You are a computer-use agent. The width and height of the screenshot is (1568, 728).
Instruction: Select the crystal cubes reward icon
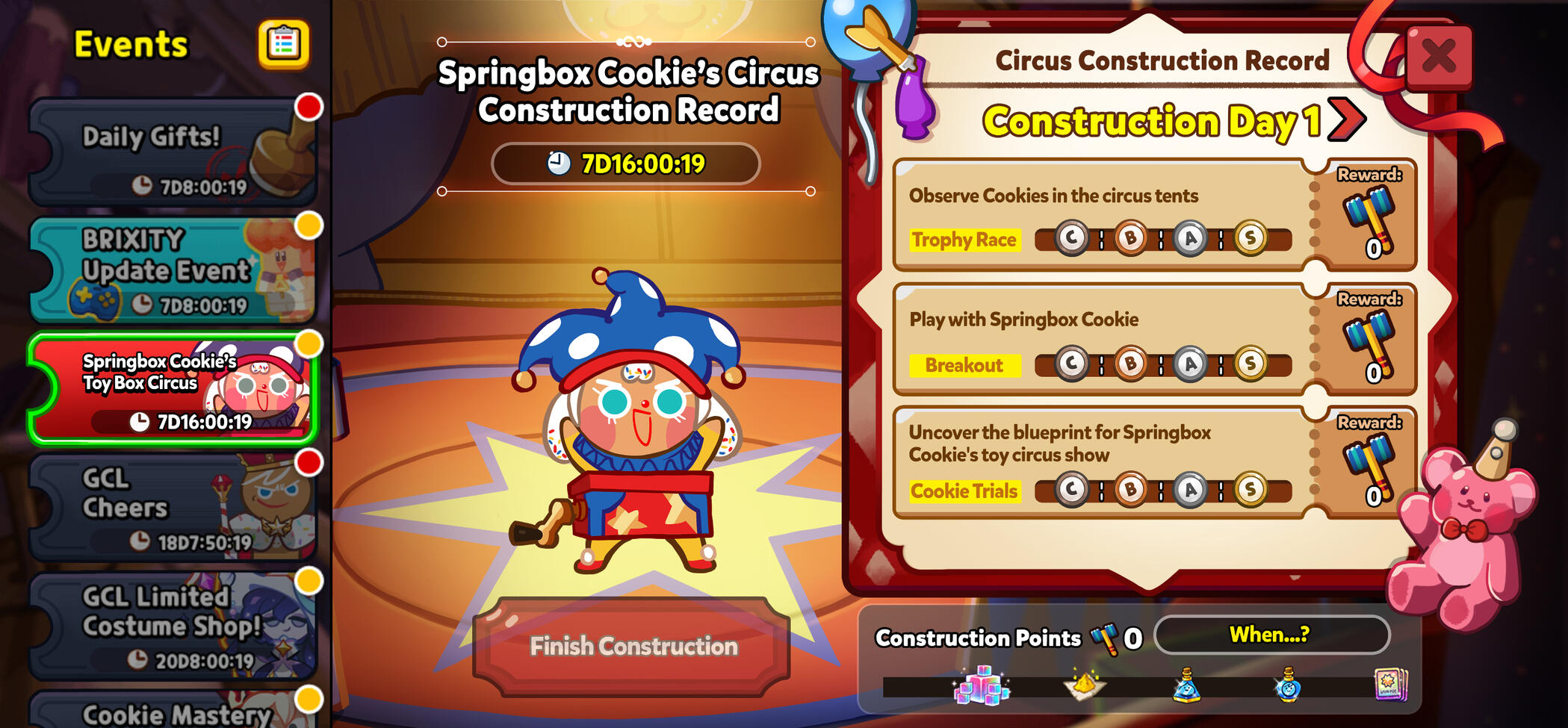(x=981, y=685)
